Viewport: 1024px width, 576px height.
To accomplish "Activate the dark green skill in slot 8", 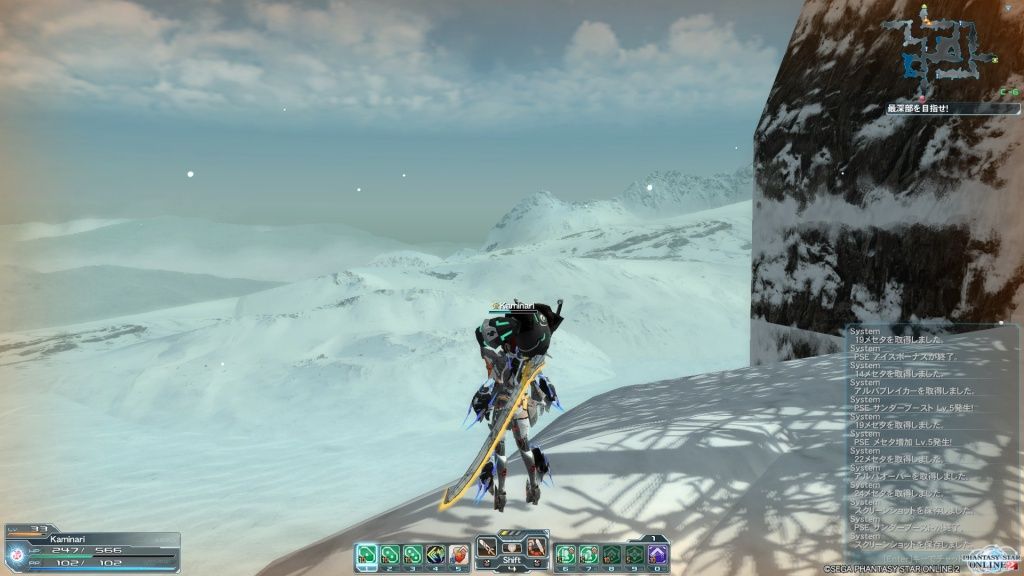I will [612, 553].
